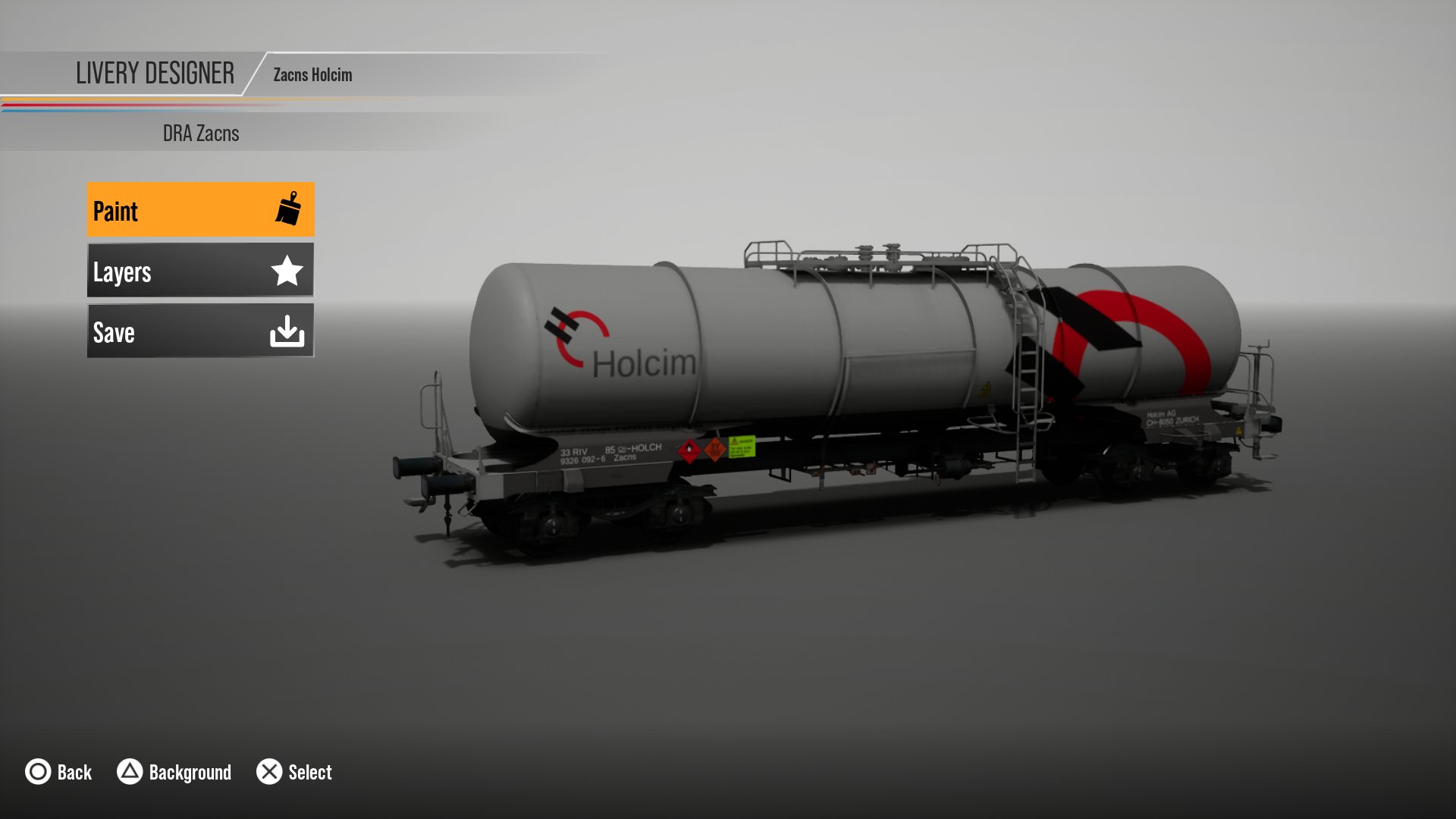Choose Save to store the livery
The width and height of the screenshot is (1456, 819).
click(200, 331)
